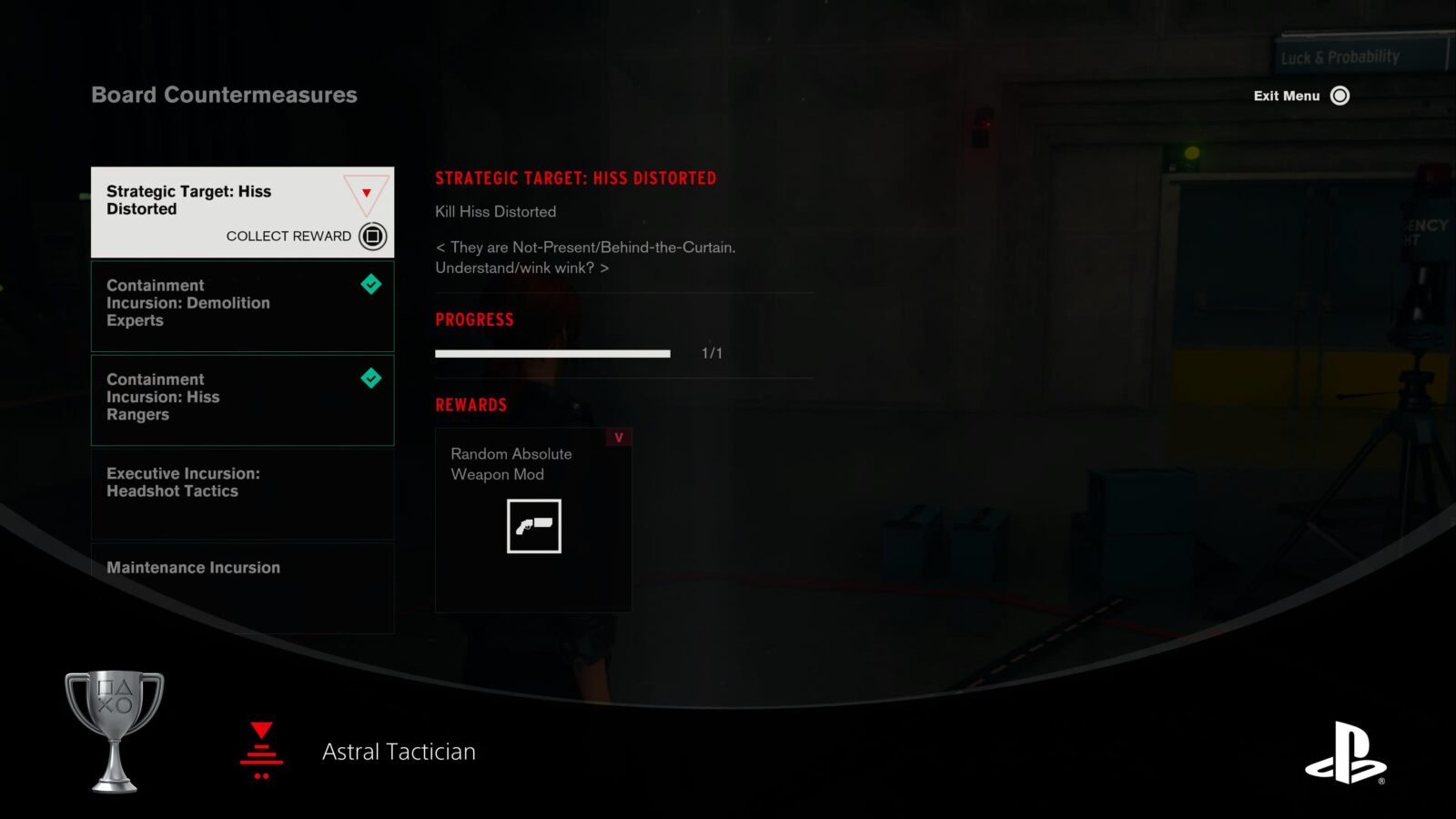Click the Astral Tactician trophy text

(398, 752)
